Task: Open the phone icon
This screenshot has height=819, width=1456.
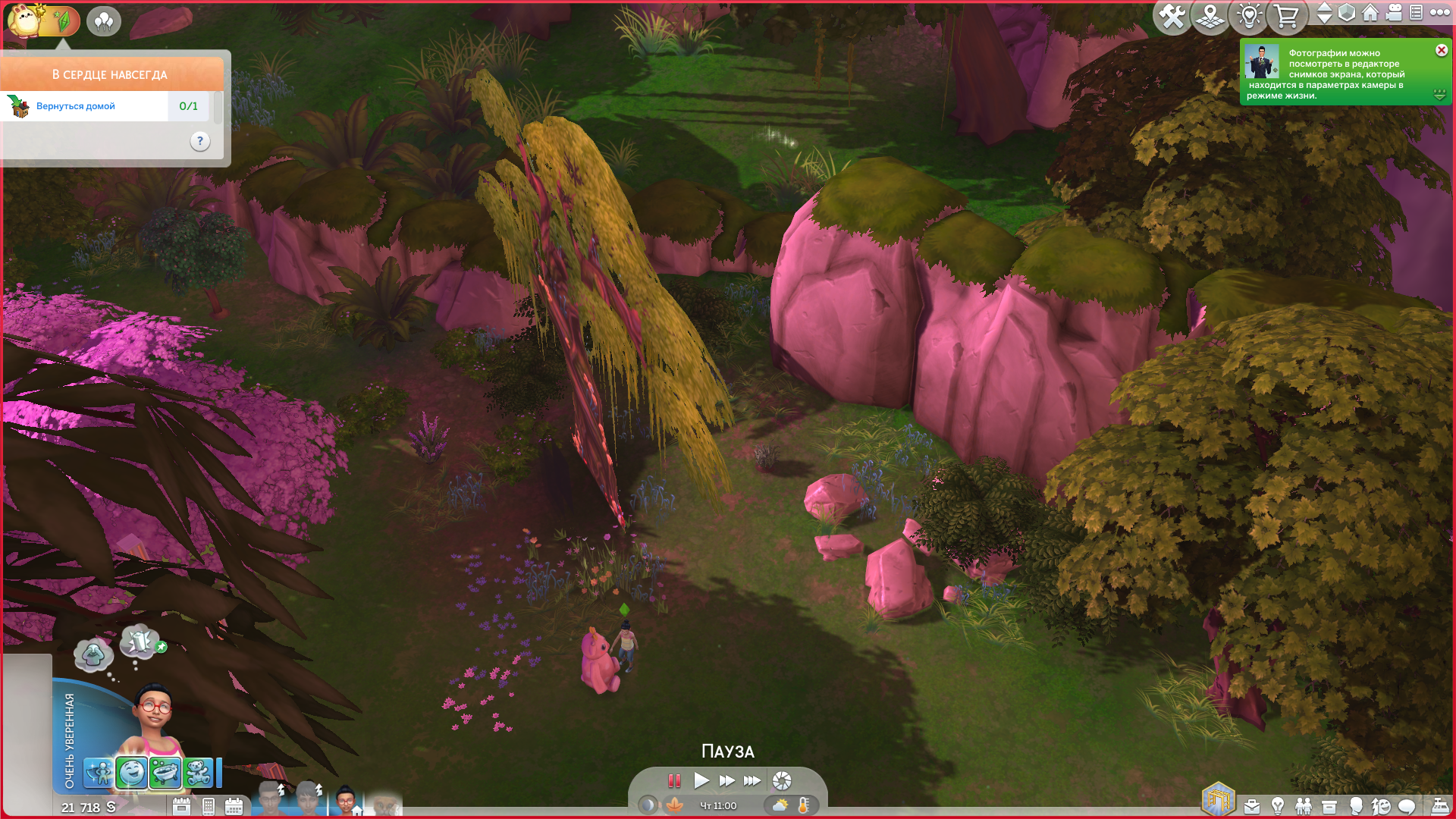Action: pyautogui.click(x=209, y=806)
